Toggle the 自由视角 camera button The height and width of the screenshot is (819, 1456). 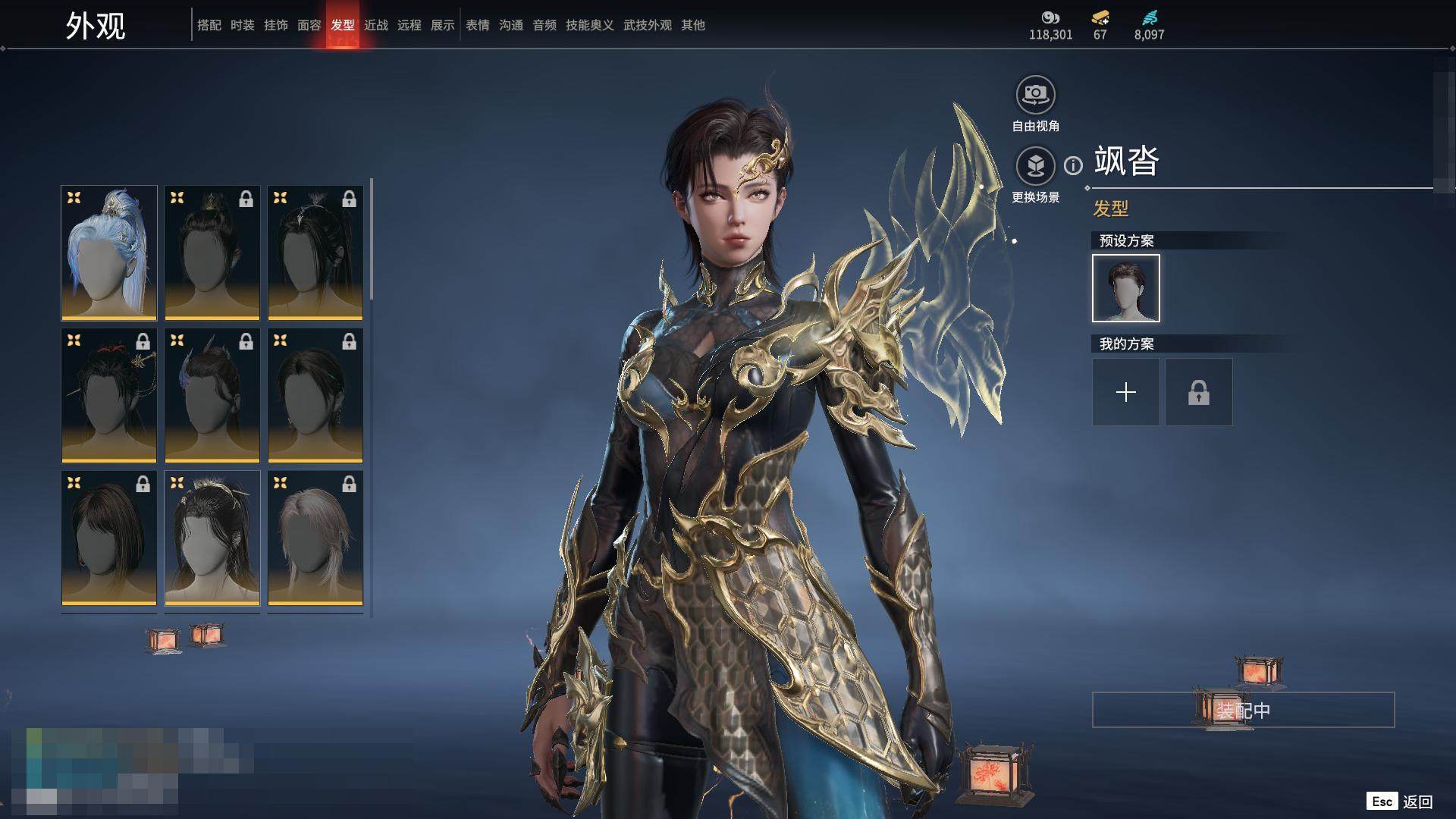click(x=1035, y=95)
